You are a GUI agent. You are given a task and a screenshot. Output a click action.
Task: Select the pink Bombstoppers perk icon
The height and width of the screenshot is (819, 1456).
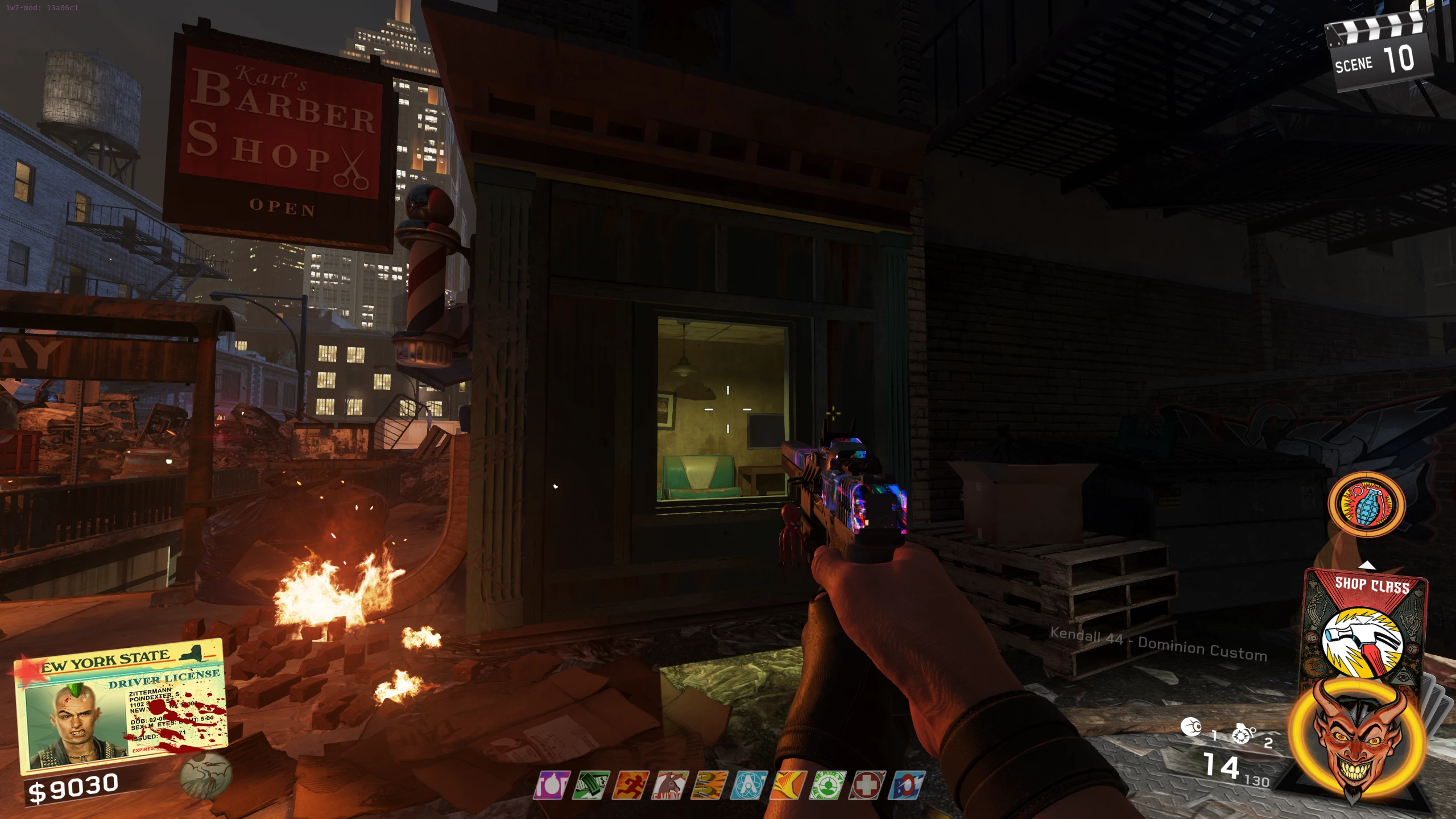tap(552, 785)
